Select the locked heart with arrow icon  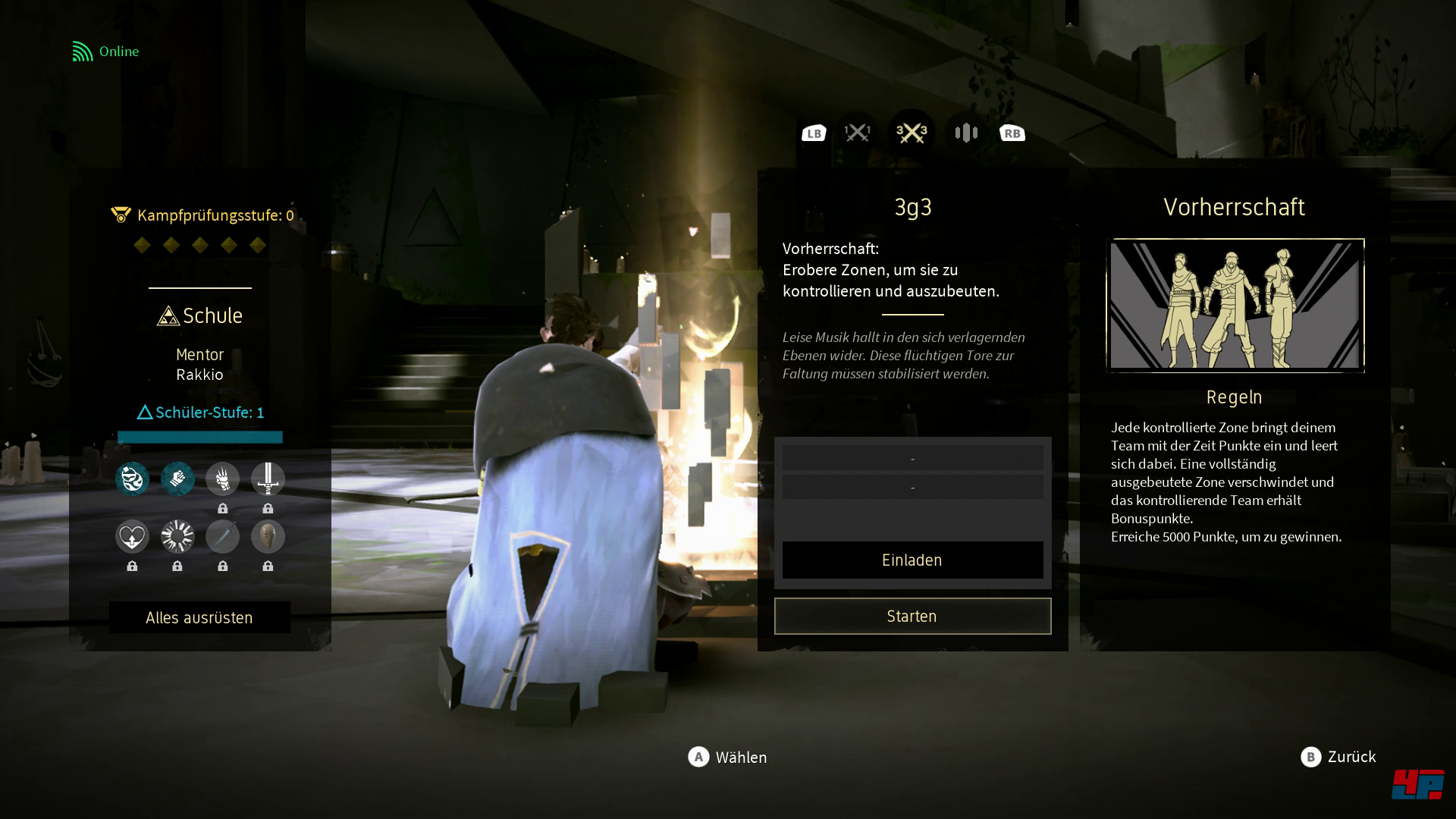pos(132,537)
